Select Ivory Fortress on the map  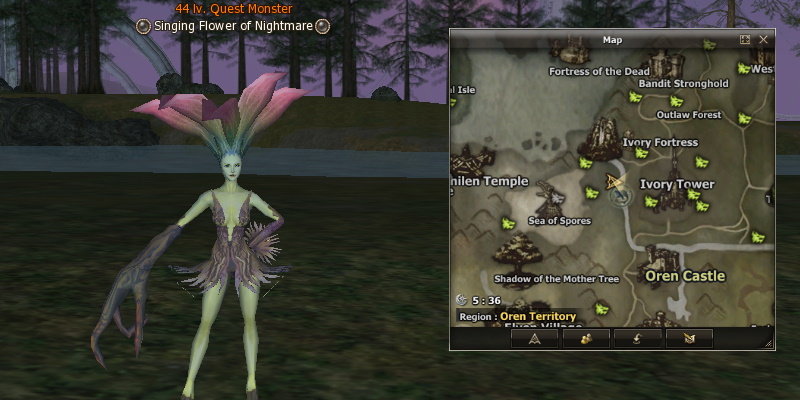(660, 142)
